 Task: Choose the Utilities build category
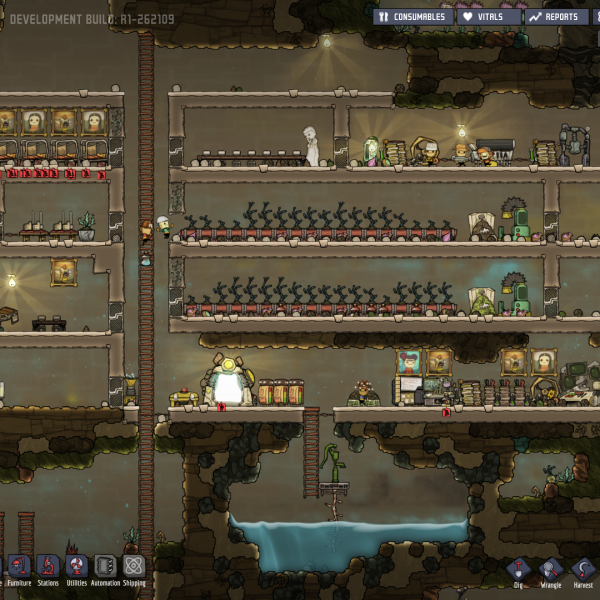77,568
